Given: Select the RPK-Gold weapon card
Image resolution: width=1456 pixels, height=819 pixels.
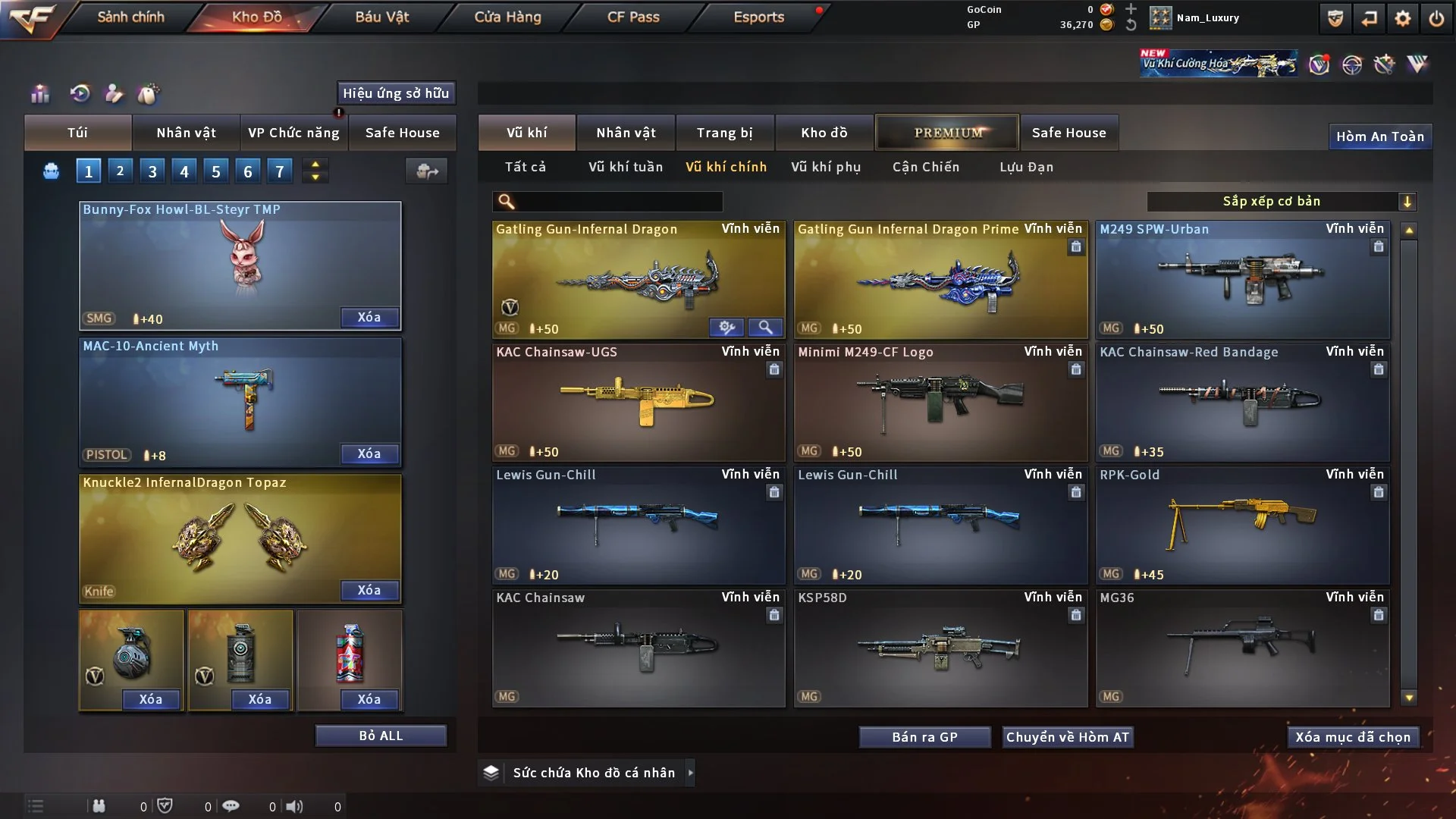Looking at the screenshot, I should pyautogui.click(x=1242, y=525).
